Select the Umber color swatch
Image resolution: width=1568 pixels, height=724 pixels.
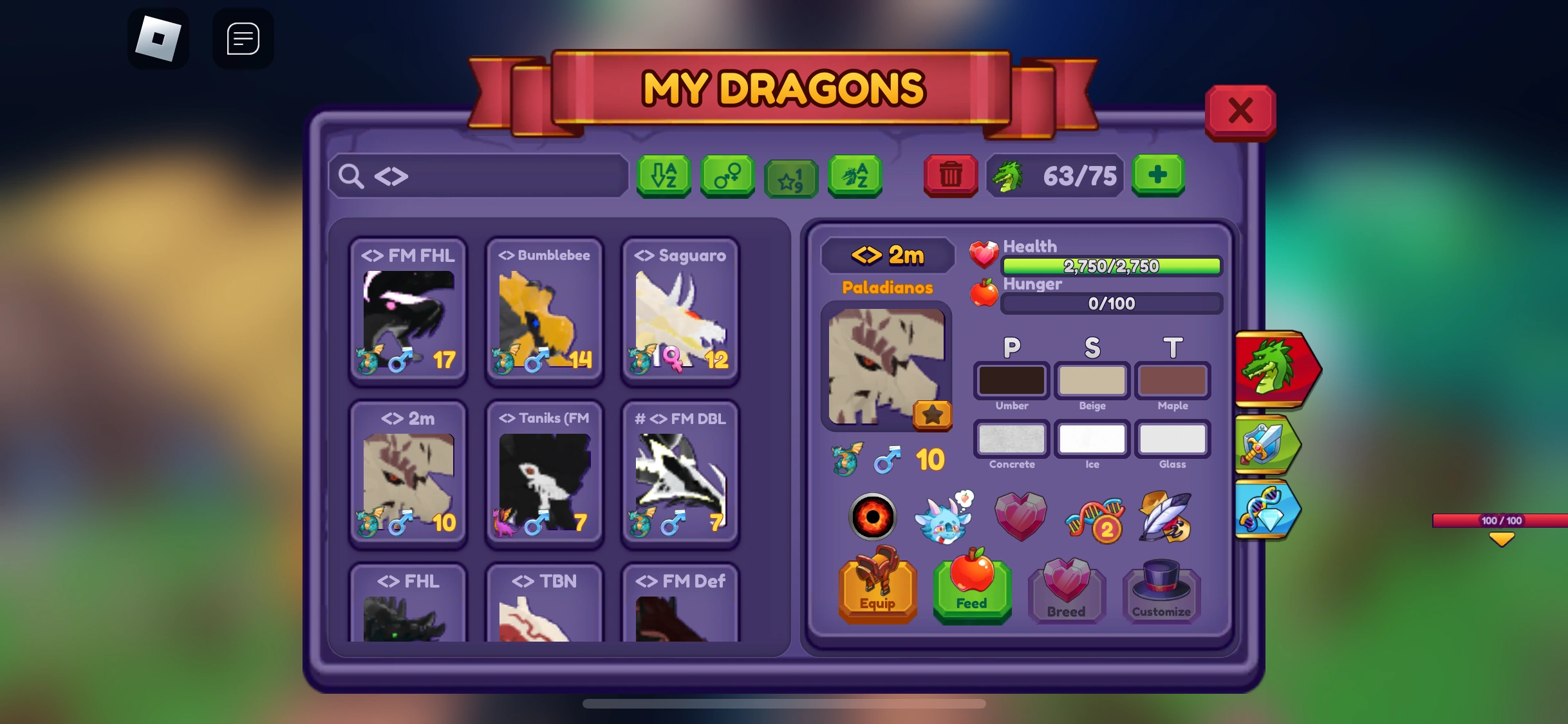[1011, 381]
